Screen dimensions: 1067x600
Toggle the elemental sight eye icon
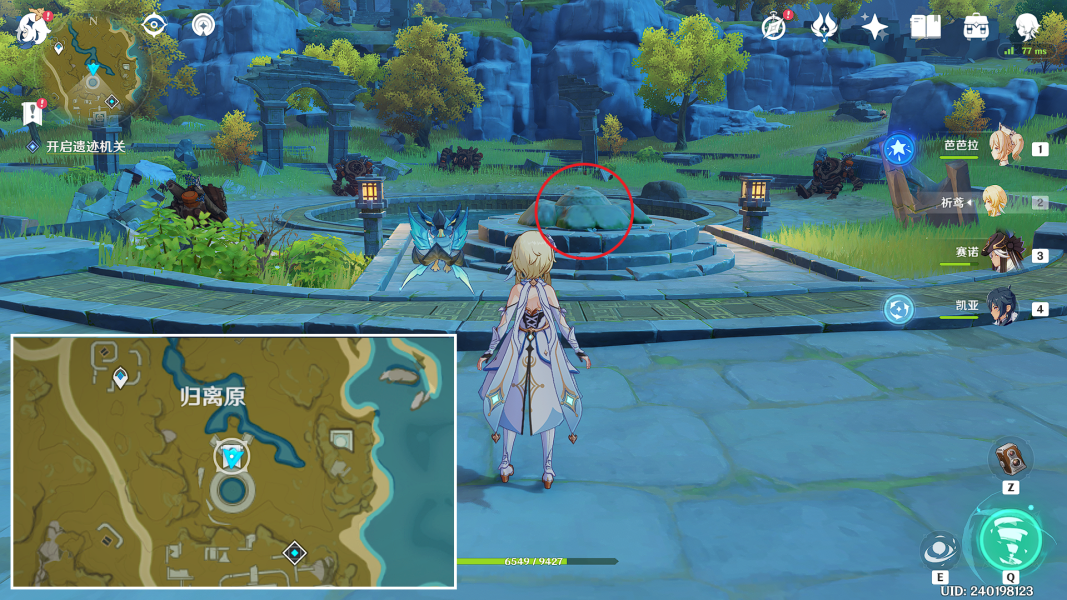click(x=153, y=25)
